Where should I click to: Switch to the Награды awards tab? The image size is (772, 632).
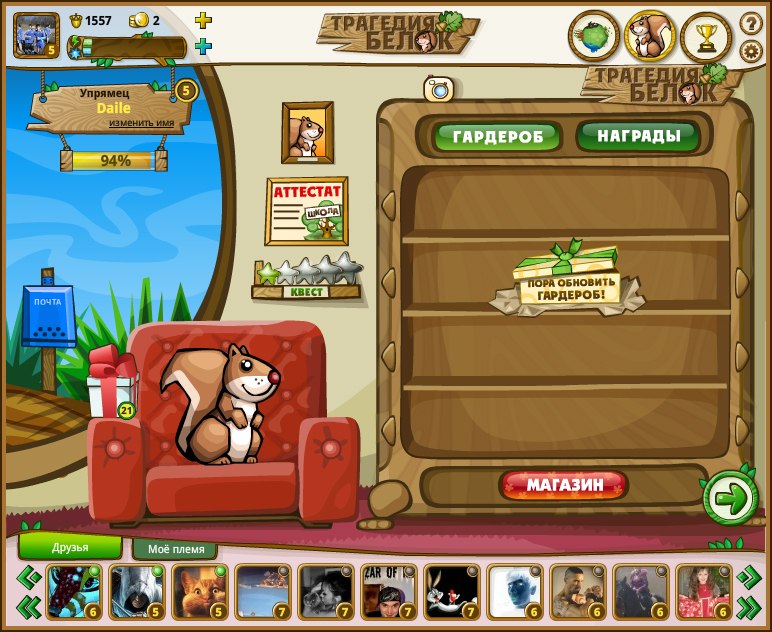click(638, 135)
